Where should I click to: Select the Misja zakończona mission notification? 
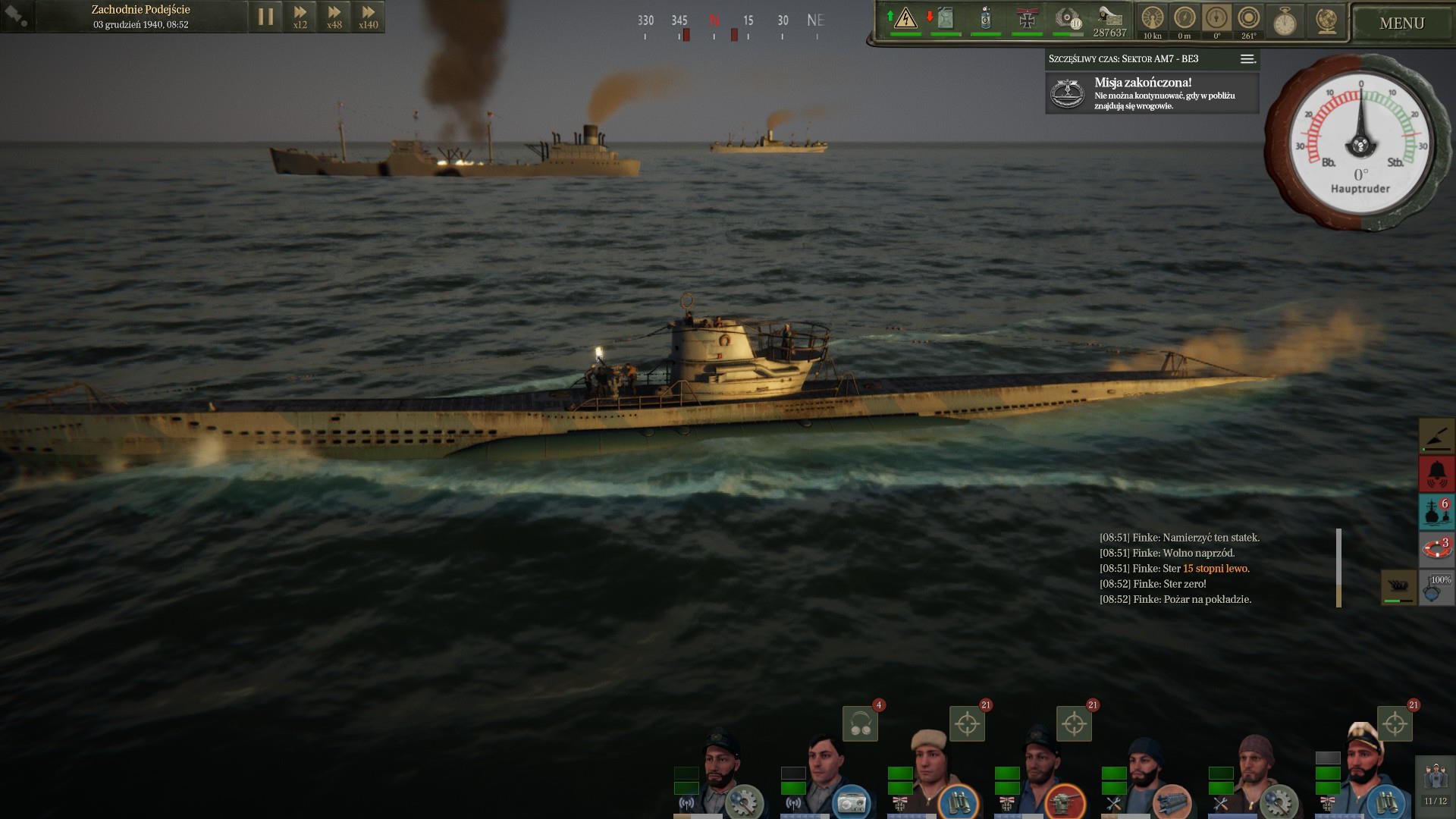1152,93
